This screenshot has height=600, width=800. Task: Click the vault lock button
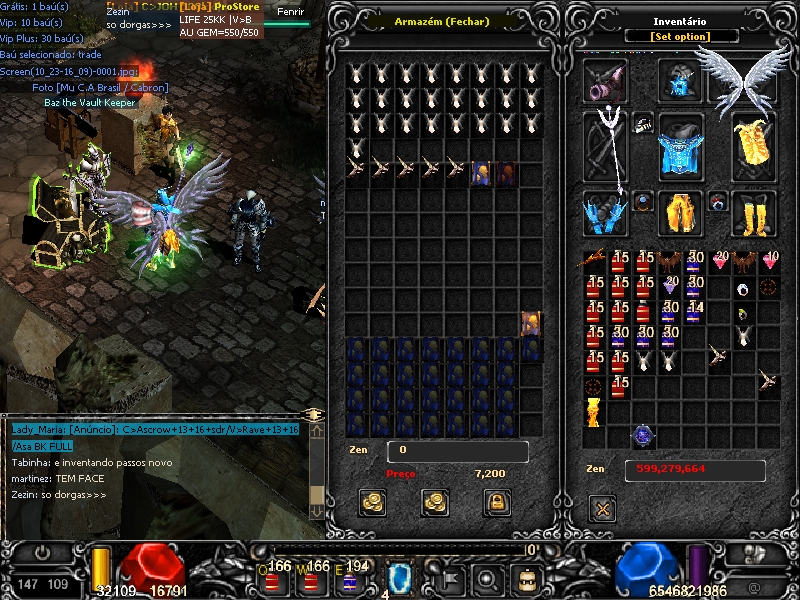click(497, 501)
